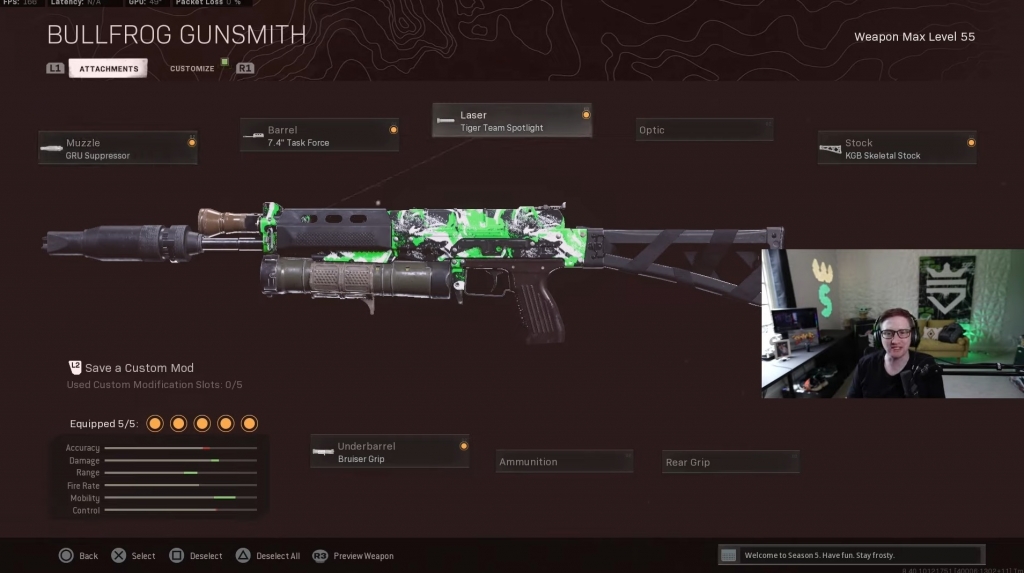Screen dimensions: 1024x573
Task: Select the Muzzle GRU Suppressor slot
Action: tap(118, 149)
